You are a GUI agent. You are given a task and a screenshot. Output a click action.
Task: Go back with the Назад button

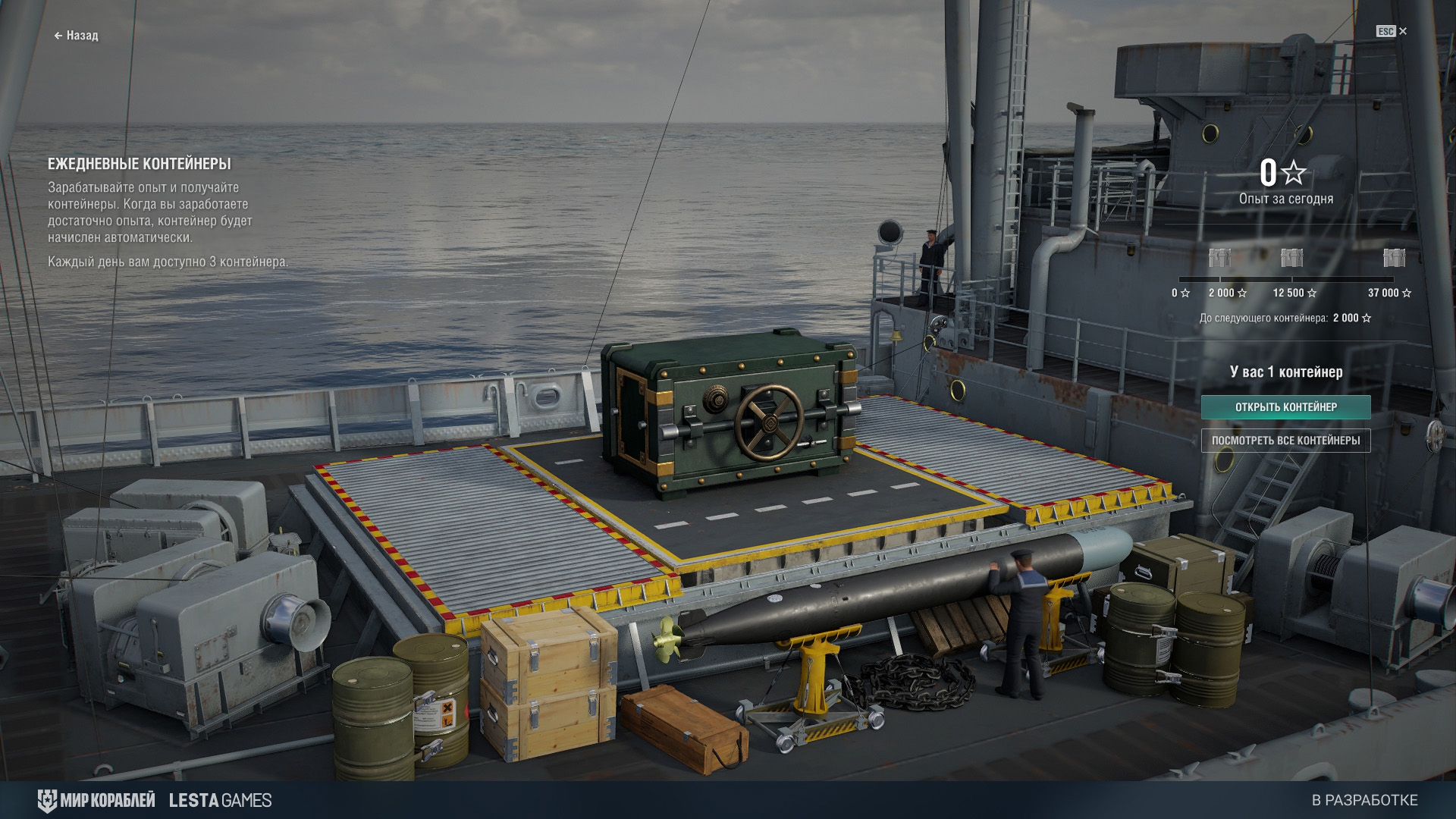77,36
